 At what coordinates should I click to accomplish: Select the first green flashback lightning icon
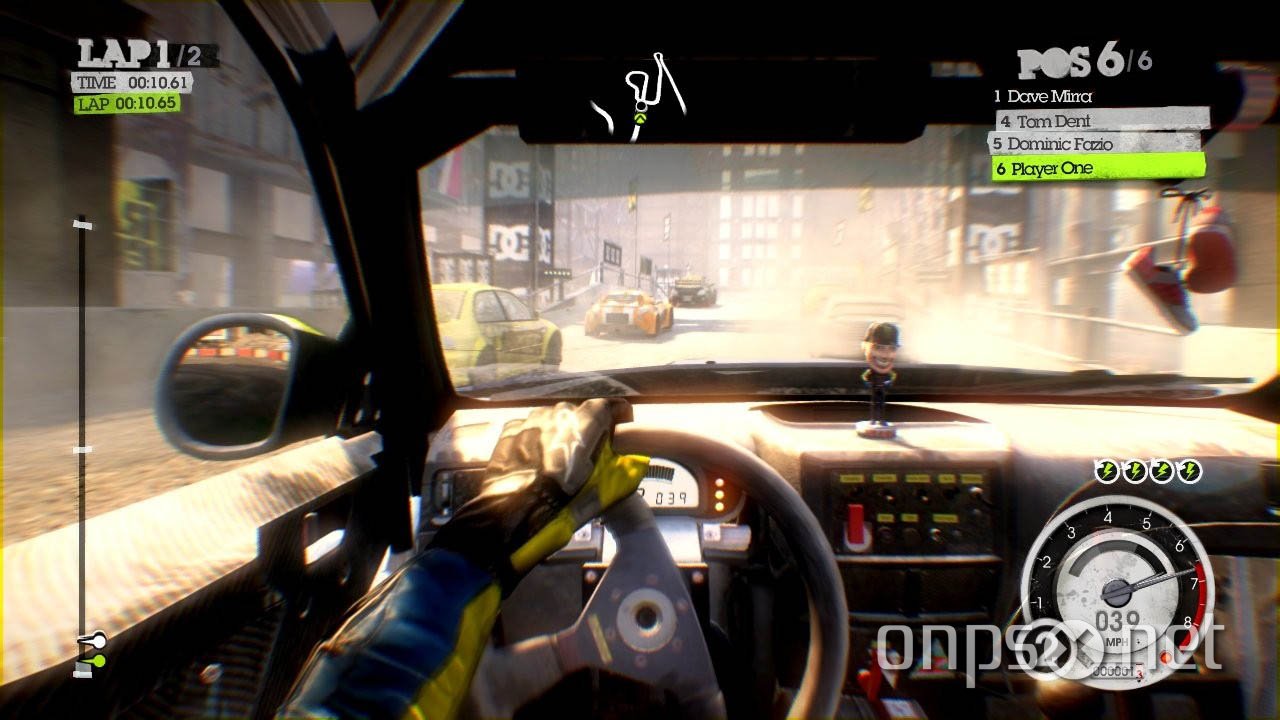tap(1105, 468)
